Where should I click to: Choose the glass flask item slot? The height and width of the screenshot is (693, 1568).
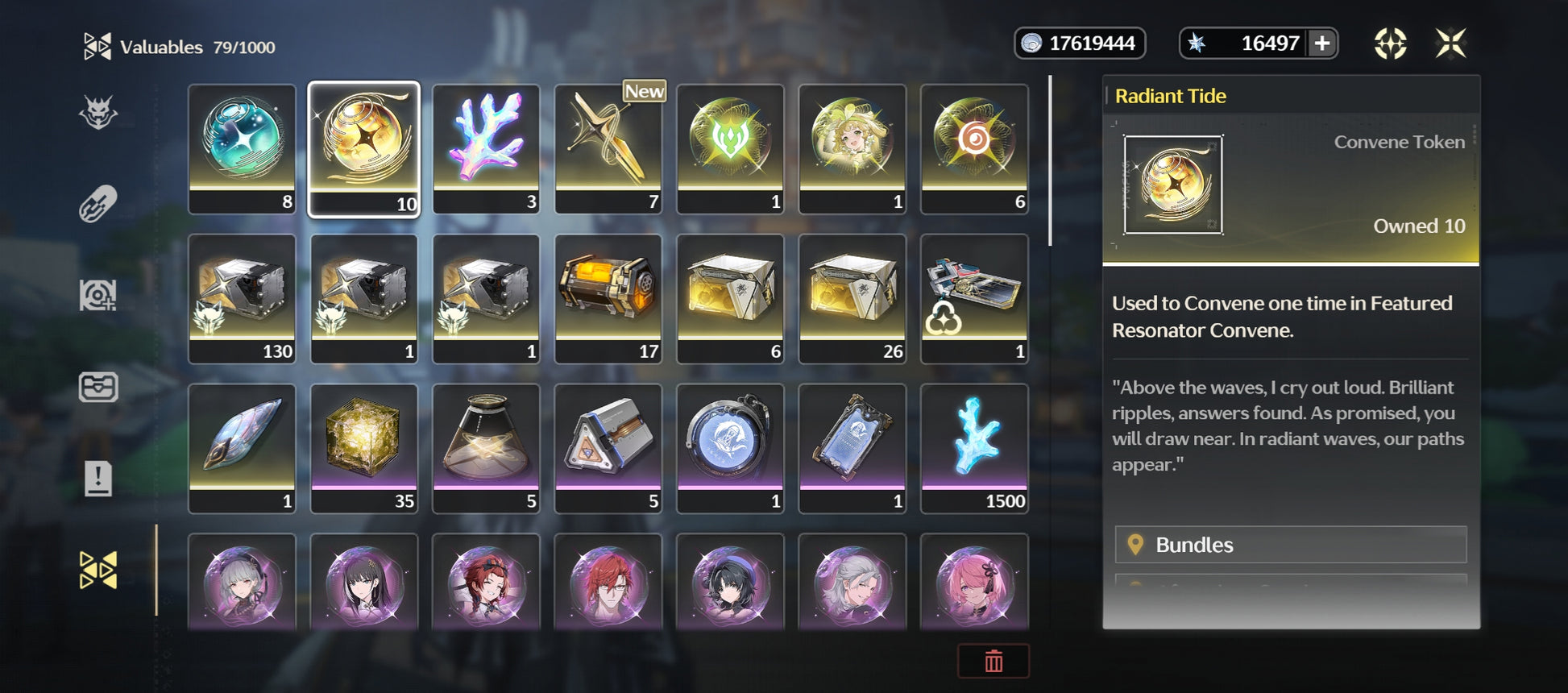486,448
